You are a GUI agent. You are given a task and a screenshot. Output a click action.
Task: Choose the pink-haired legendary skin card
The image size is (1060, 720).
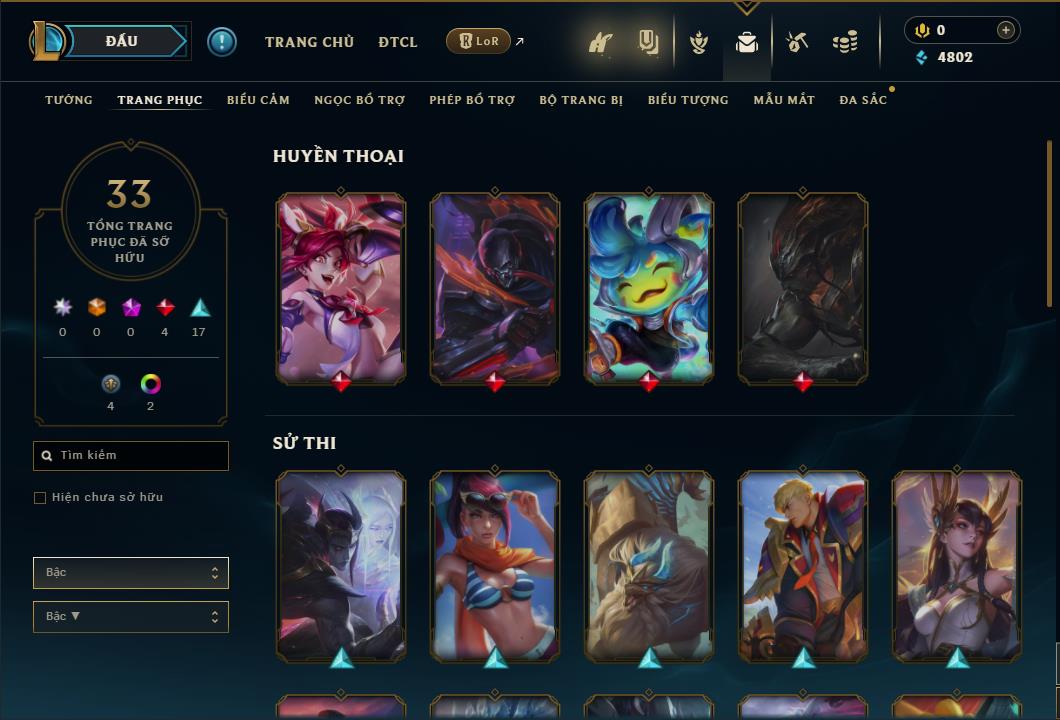coord(341,288)
